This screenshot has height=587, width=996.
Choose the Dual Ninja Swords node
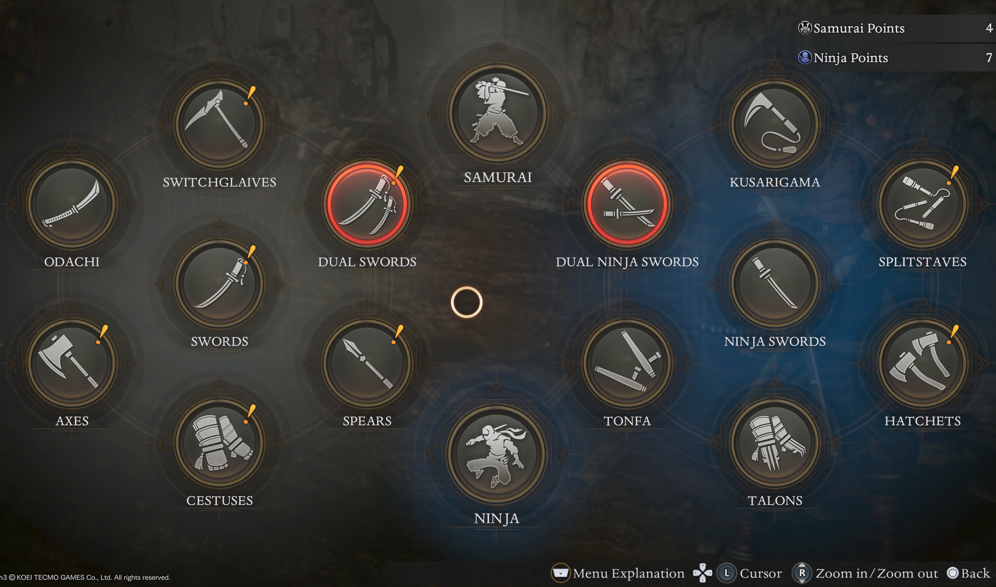627,204
